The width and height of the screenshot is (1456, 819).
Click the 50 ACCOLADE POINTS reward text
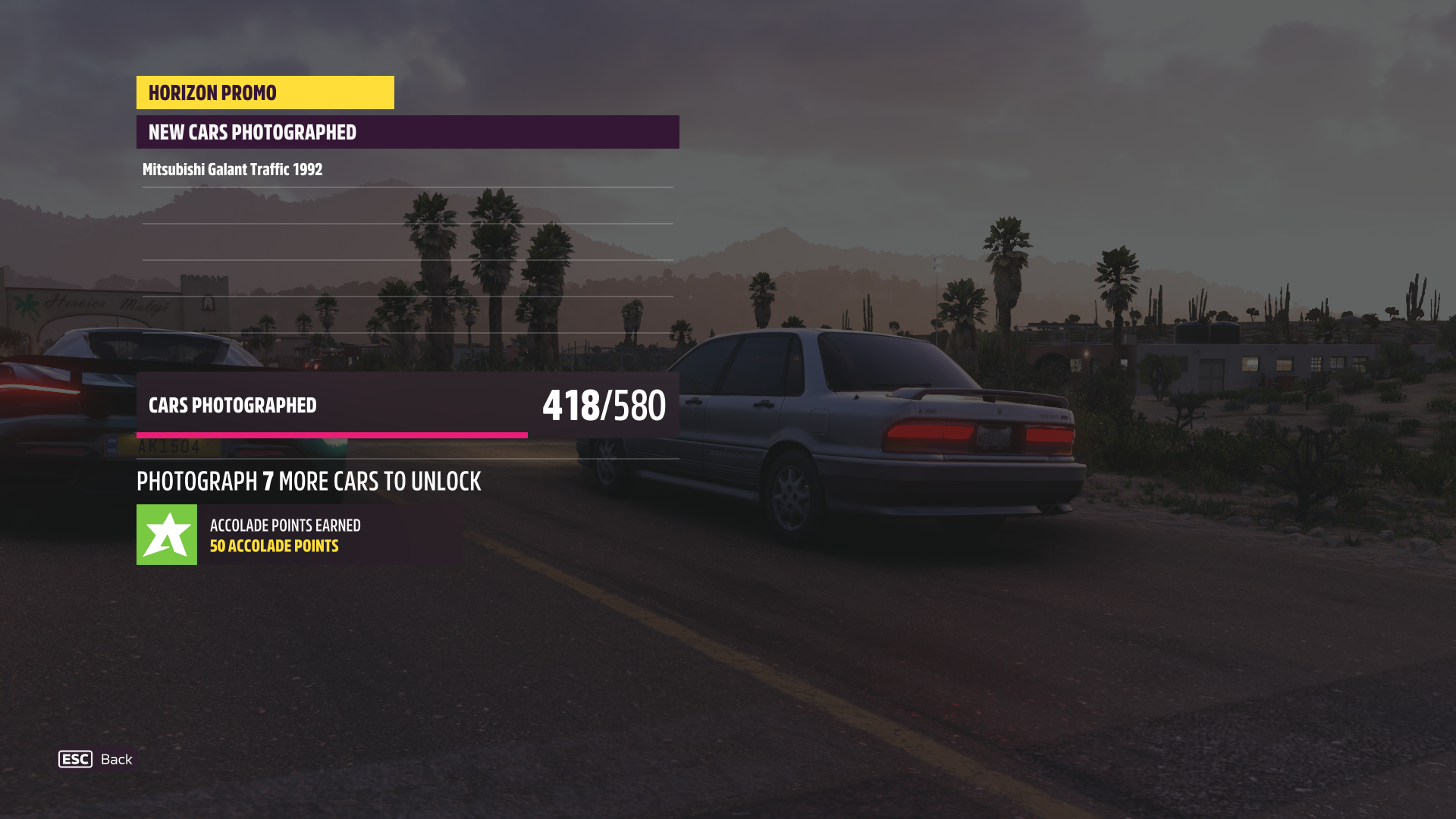(x=274, y=545)
